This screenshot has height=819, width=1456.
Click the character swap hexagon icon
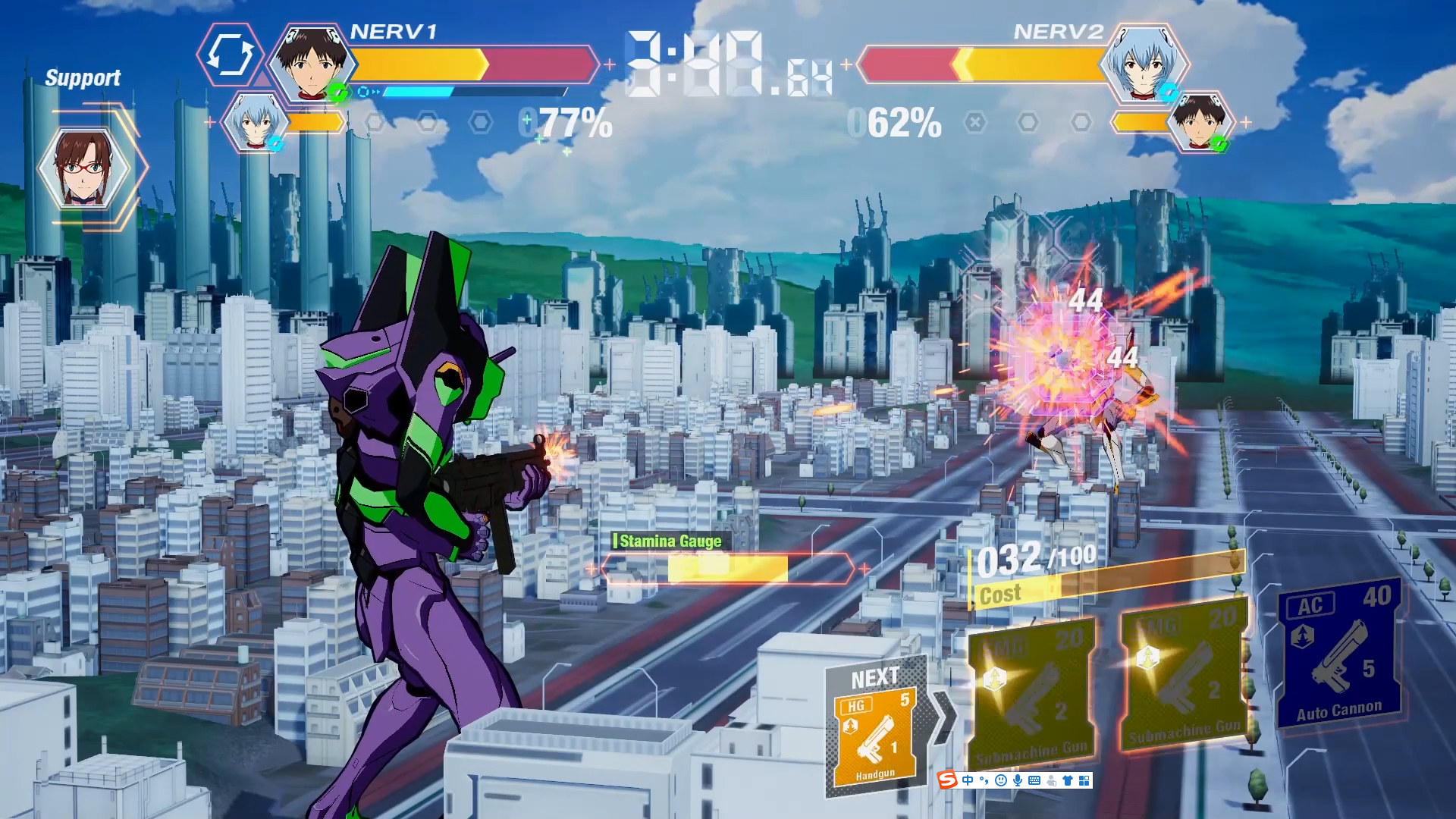coord(230,55)
